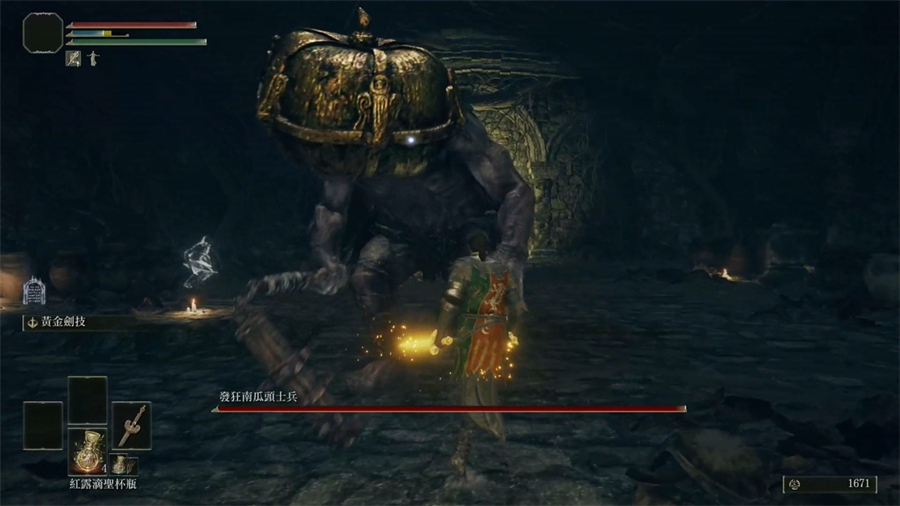This screenshot has height=506, width=900.
Task: Select the Flask of Crimson Tears slot
Action: click(87, 451)
